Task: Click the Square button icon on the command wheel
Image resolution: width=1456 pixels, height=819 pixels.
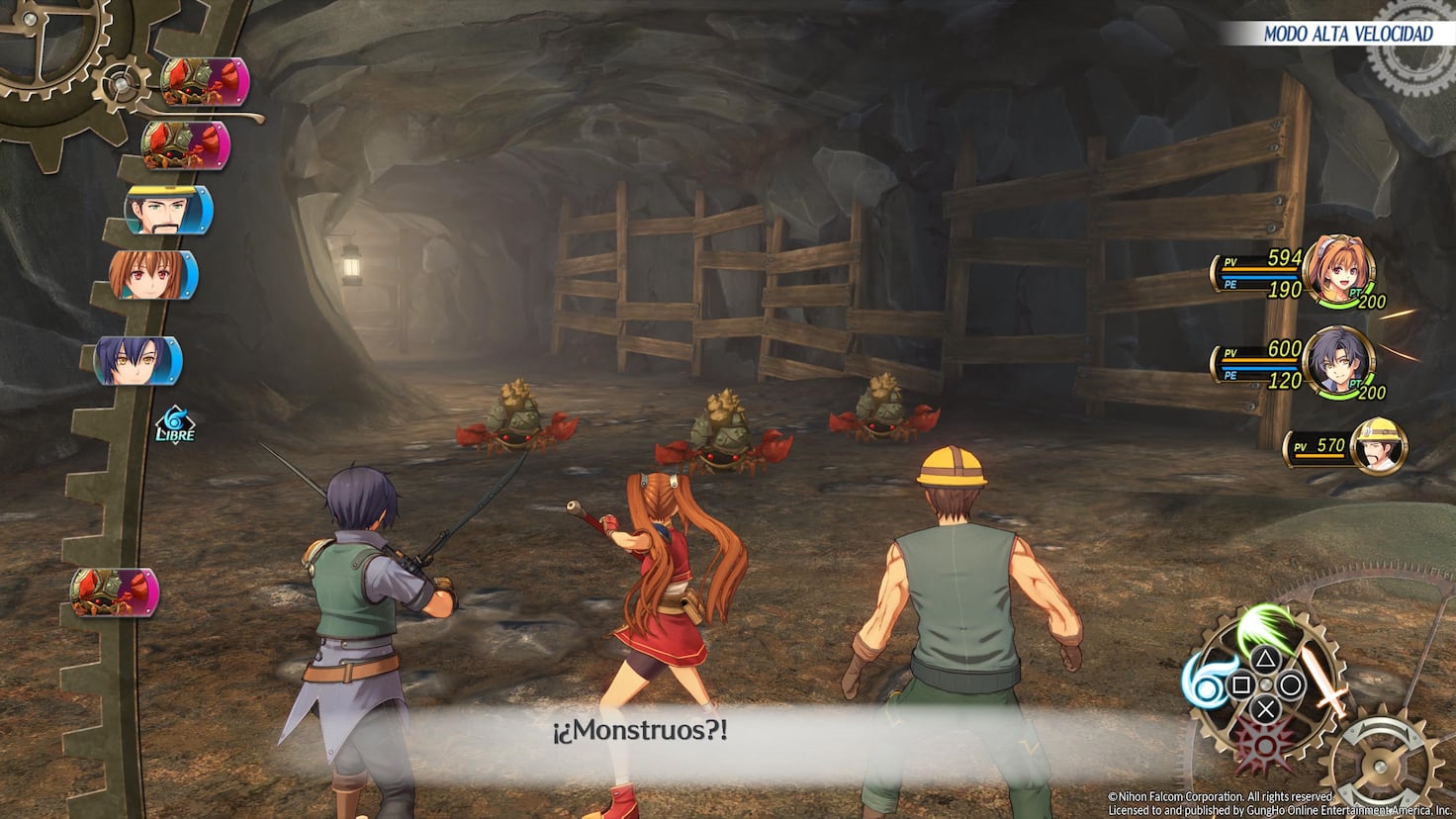Action: tap(1241, 683)
